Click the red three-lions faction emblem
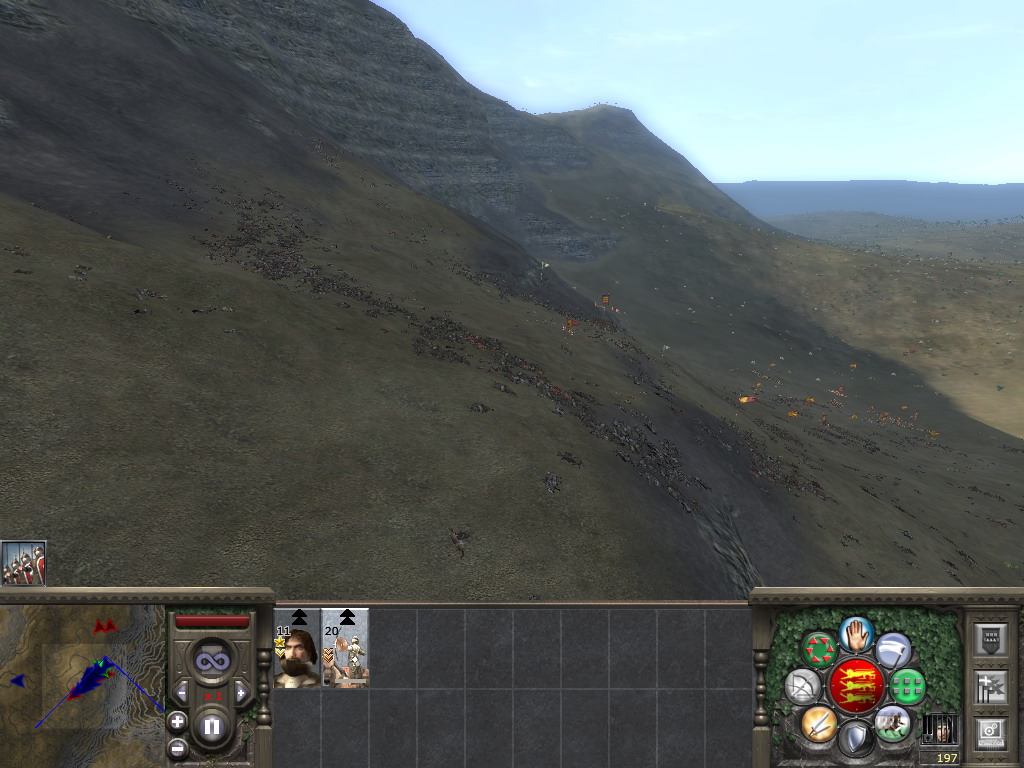 tap(856, 686)
